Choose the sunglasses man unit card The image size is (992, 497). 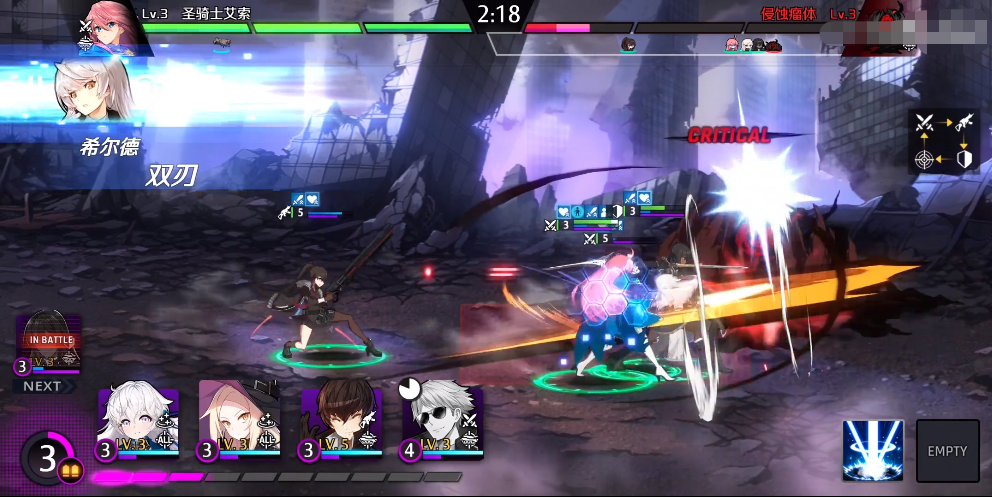(443, 421)
